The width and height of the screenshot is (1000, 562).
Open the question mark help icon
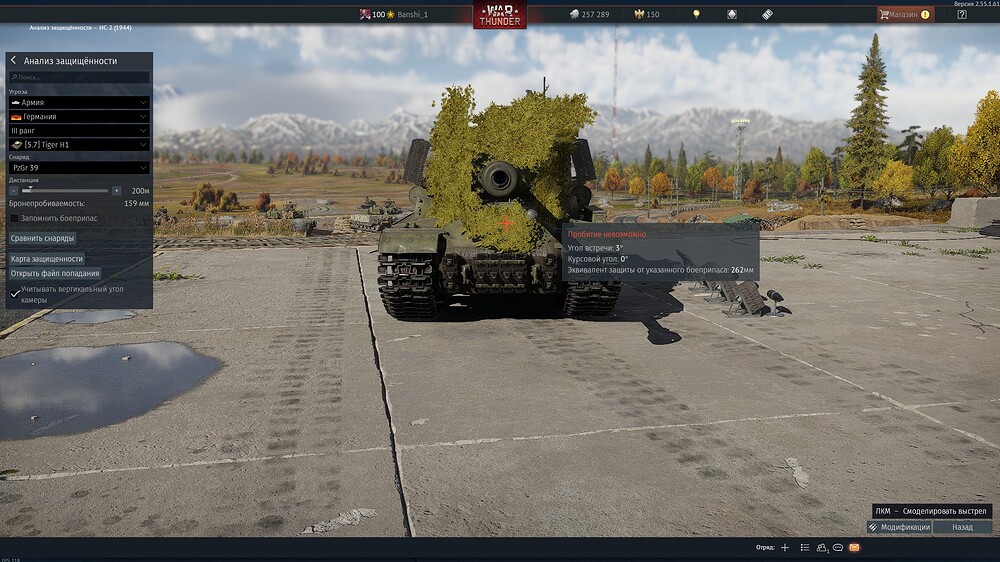962,15
